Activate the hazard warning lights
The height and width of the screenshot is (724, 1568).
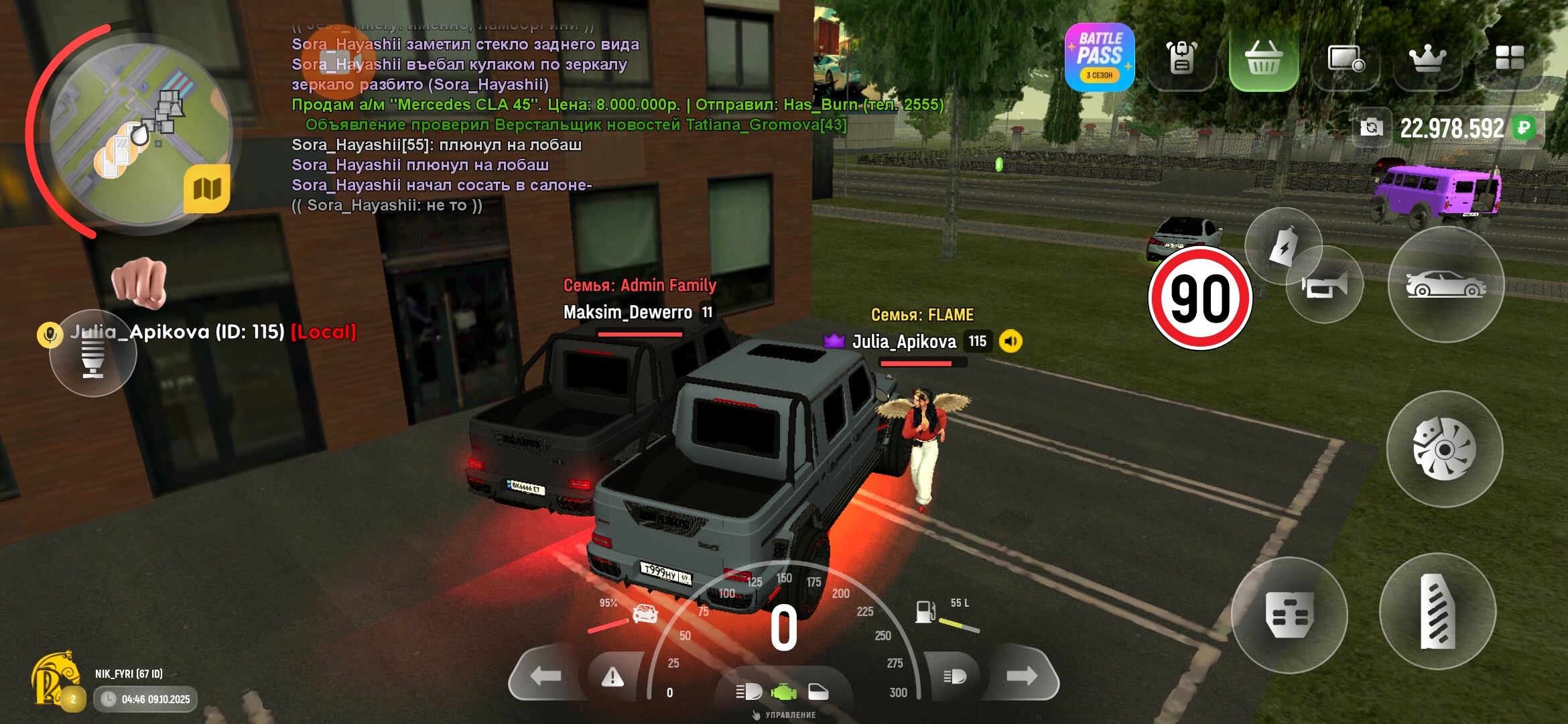(x=612, y=678)
